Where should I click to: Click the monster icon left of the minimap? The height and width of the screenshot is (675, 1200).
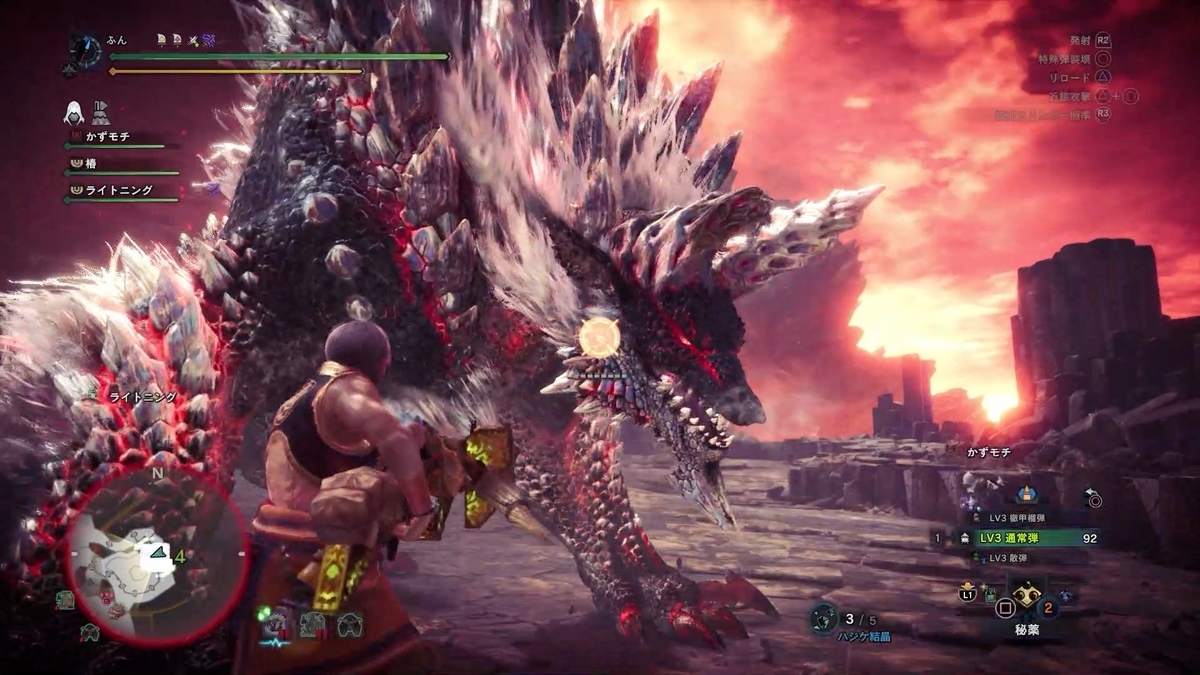coord(65,599)
